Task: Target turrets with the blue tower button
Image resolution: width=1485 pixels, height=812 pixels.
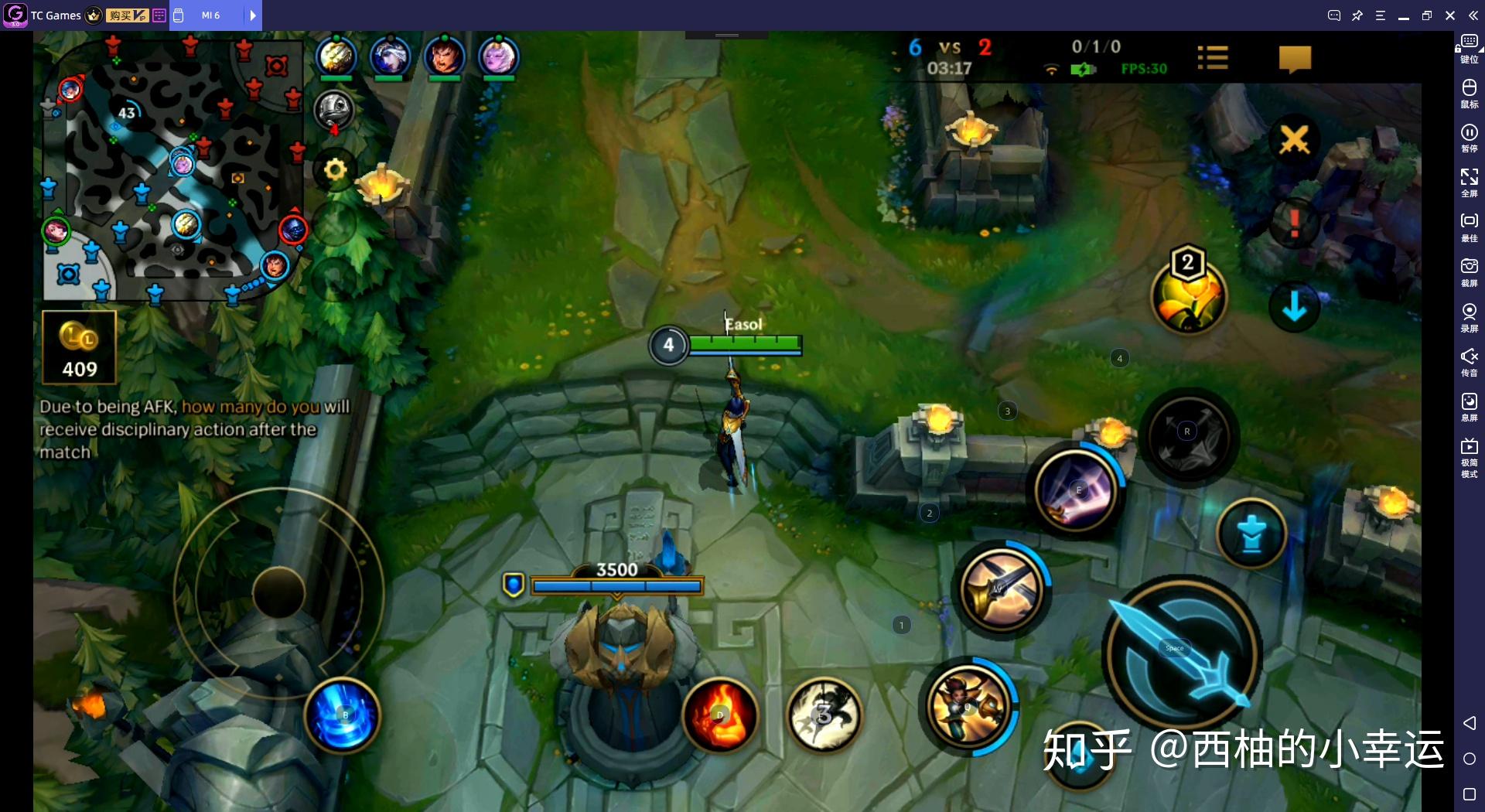Action: [1251, 534]
